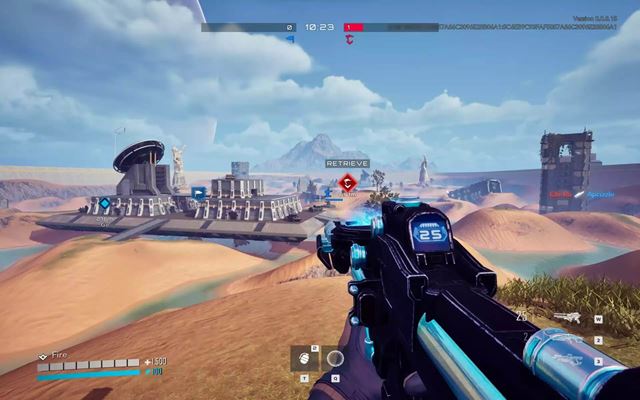640x400 pixels.
Task: Click the blue team flag status icon
Action: click(x=291, y=40)
